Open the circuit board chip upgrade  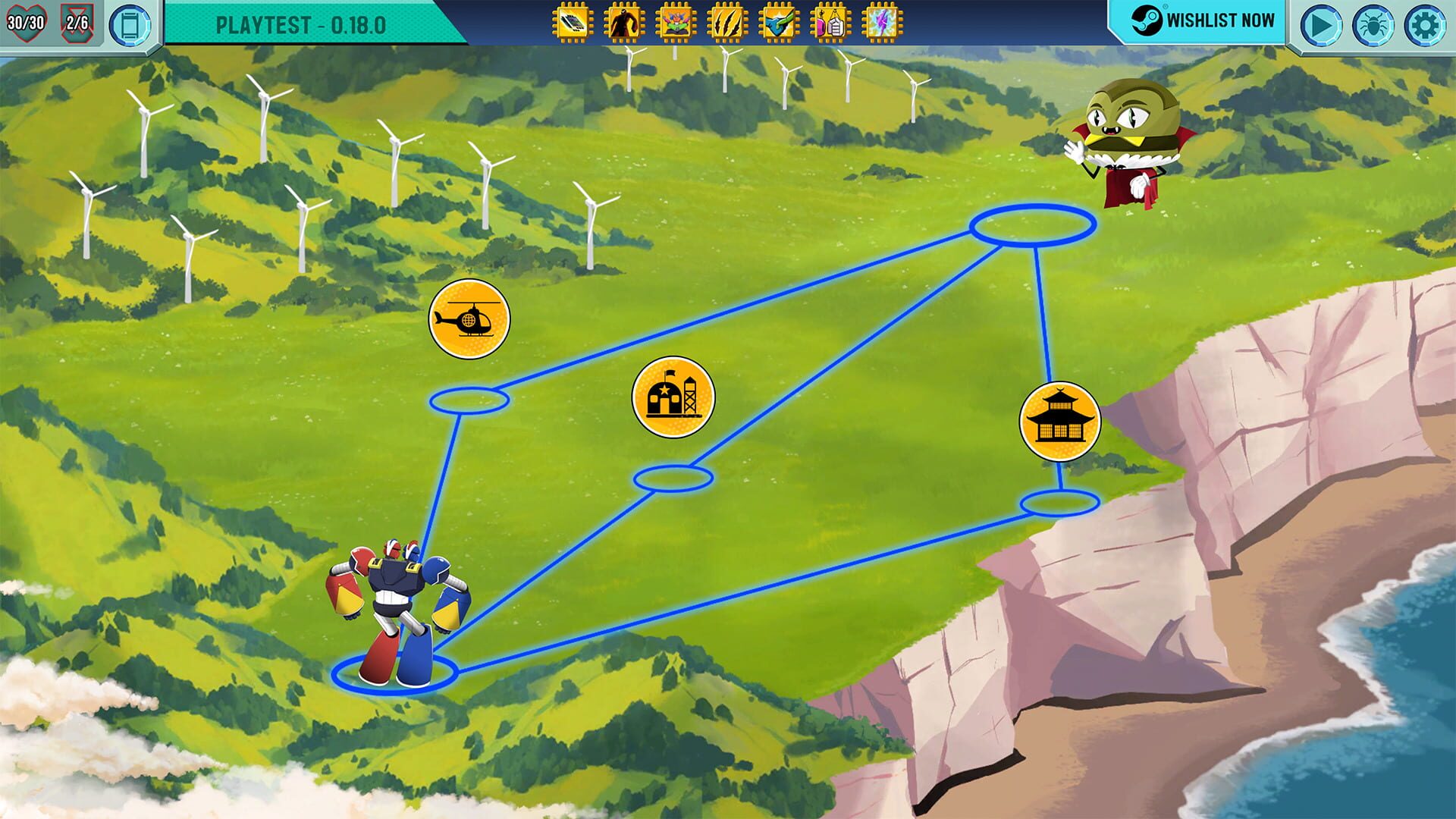[x=573, y=21]
